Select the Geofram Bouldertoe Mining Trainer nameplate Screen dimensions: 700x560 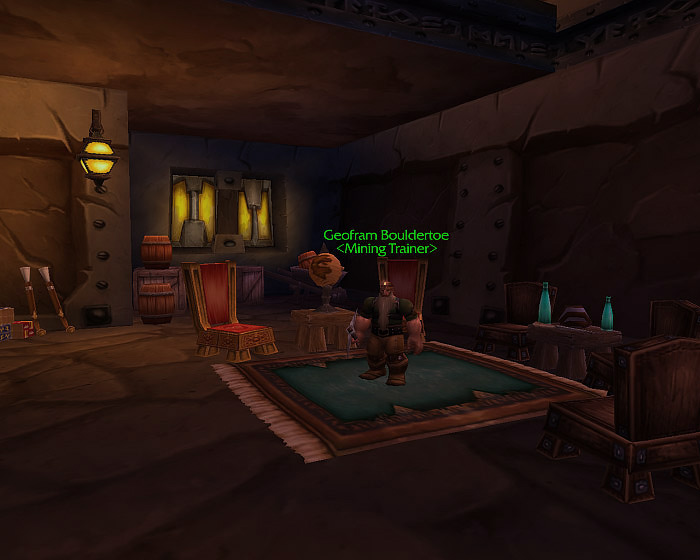tap(386, 241)
